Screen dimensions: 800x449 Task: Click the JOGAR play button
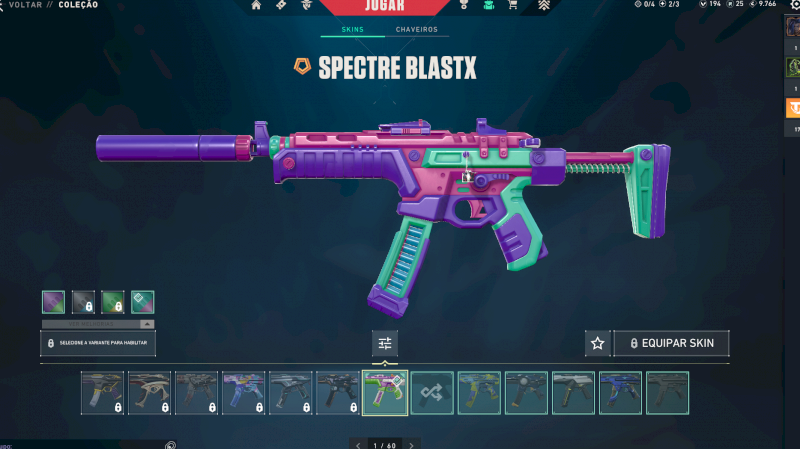384,6
